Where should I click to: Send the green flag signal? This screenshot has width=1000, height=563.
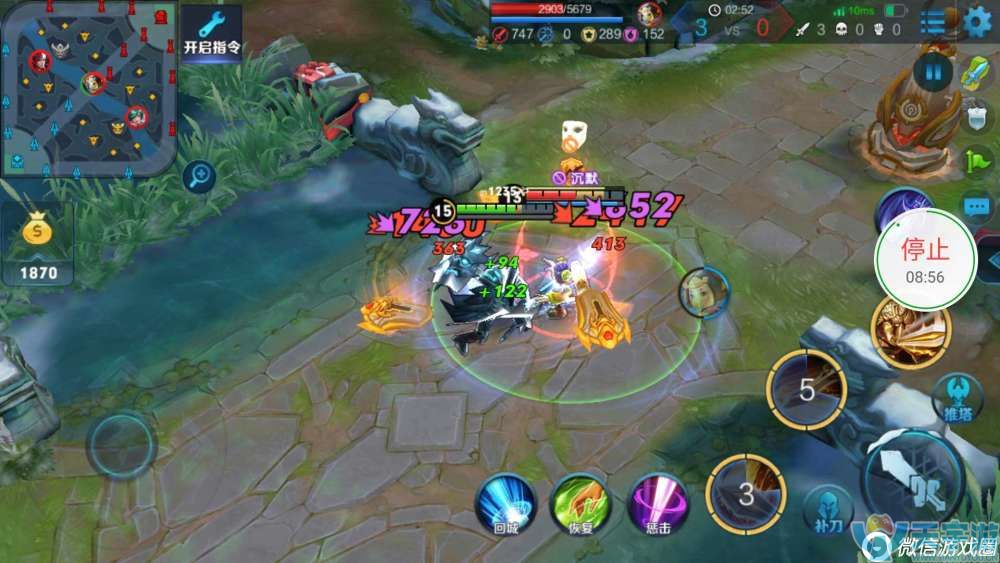pyautogui.click(x=976, y=160)
